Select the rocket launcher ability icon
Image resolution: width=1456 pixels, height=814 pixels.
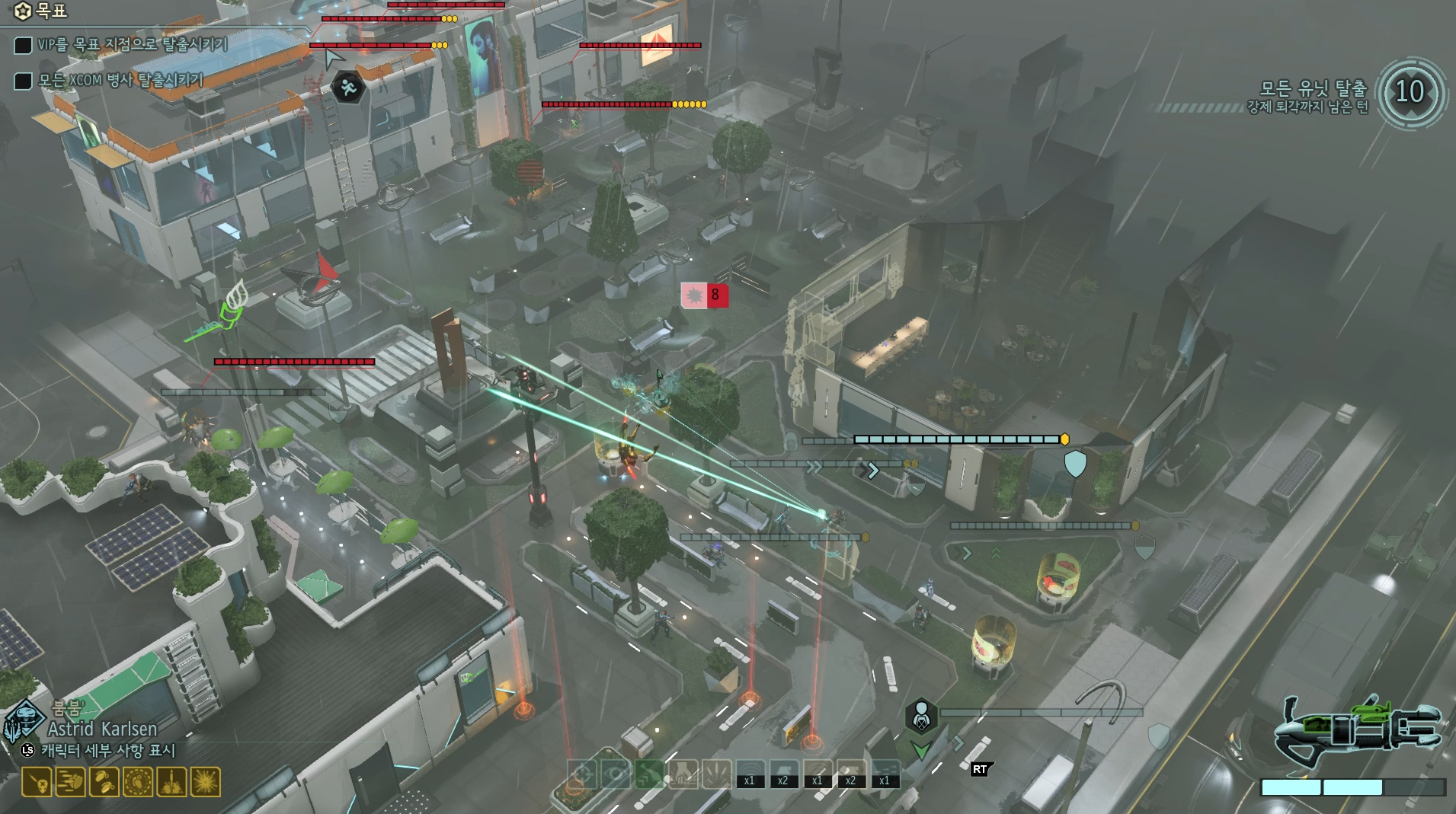tap(172, 781)
